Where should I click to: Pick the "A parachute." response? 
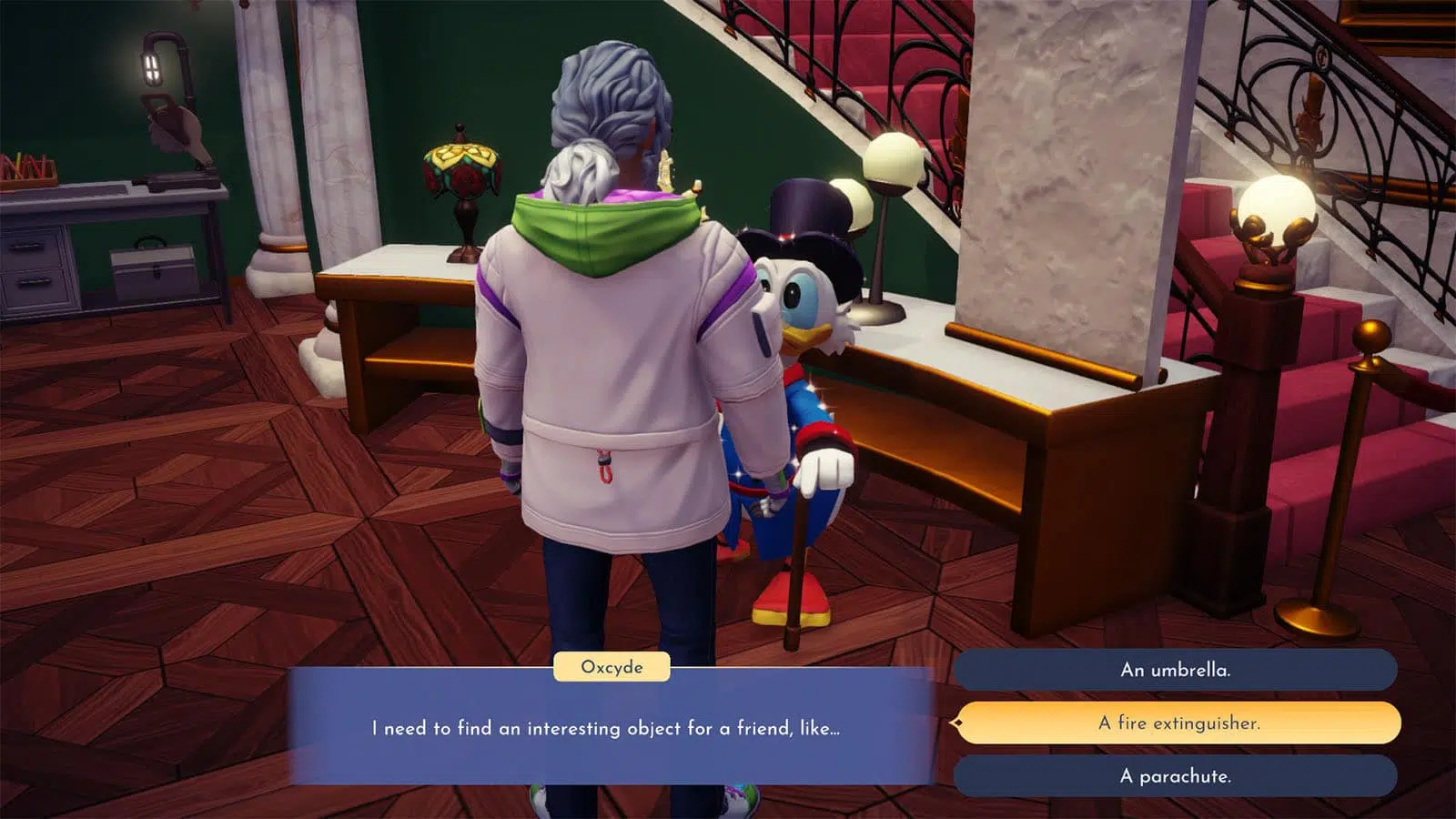tap(1175, 776)
